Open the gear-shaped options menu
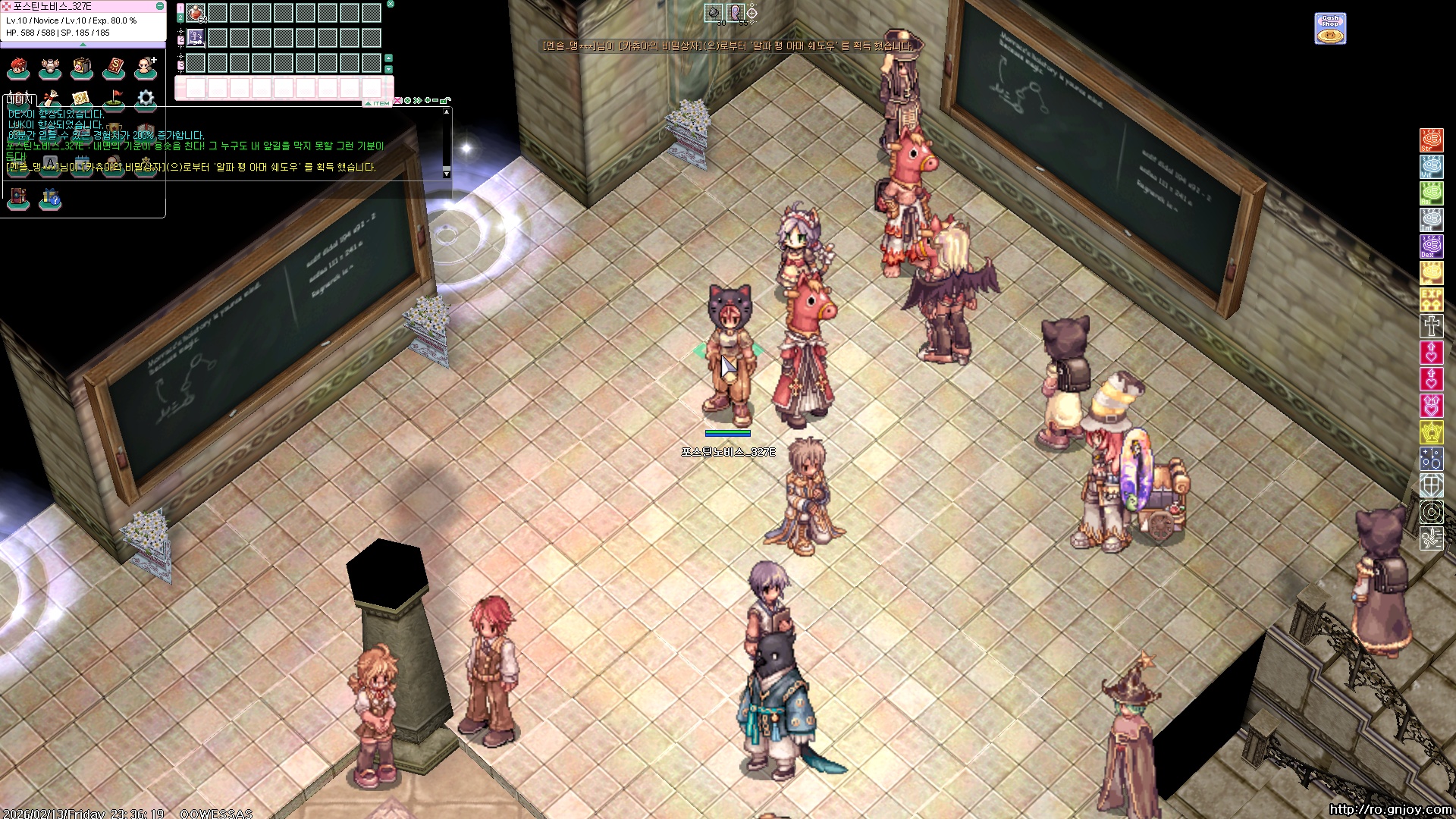Viewport: 1456px width, 819px height. click(x=146, y=99)
